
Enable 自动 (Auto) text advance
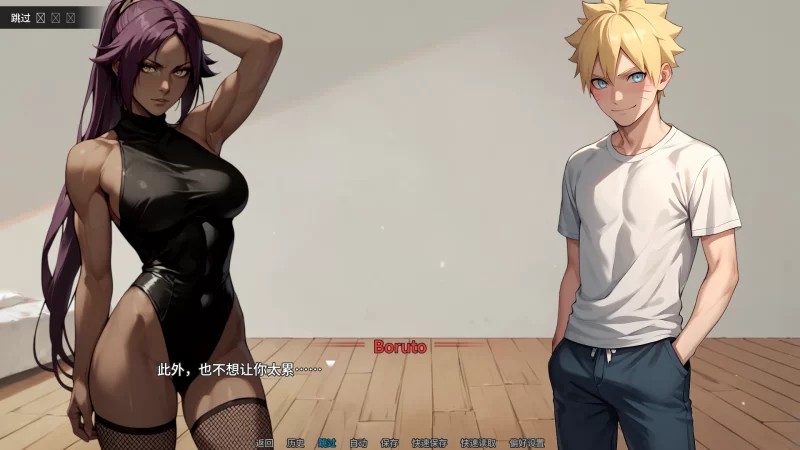coord(358,442)
